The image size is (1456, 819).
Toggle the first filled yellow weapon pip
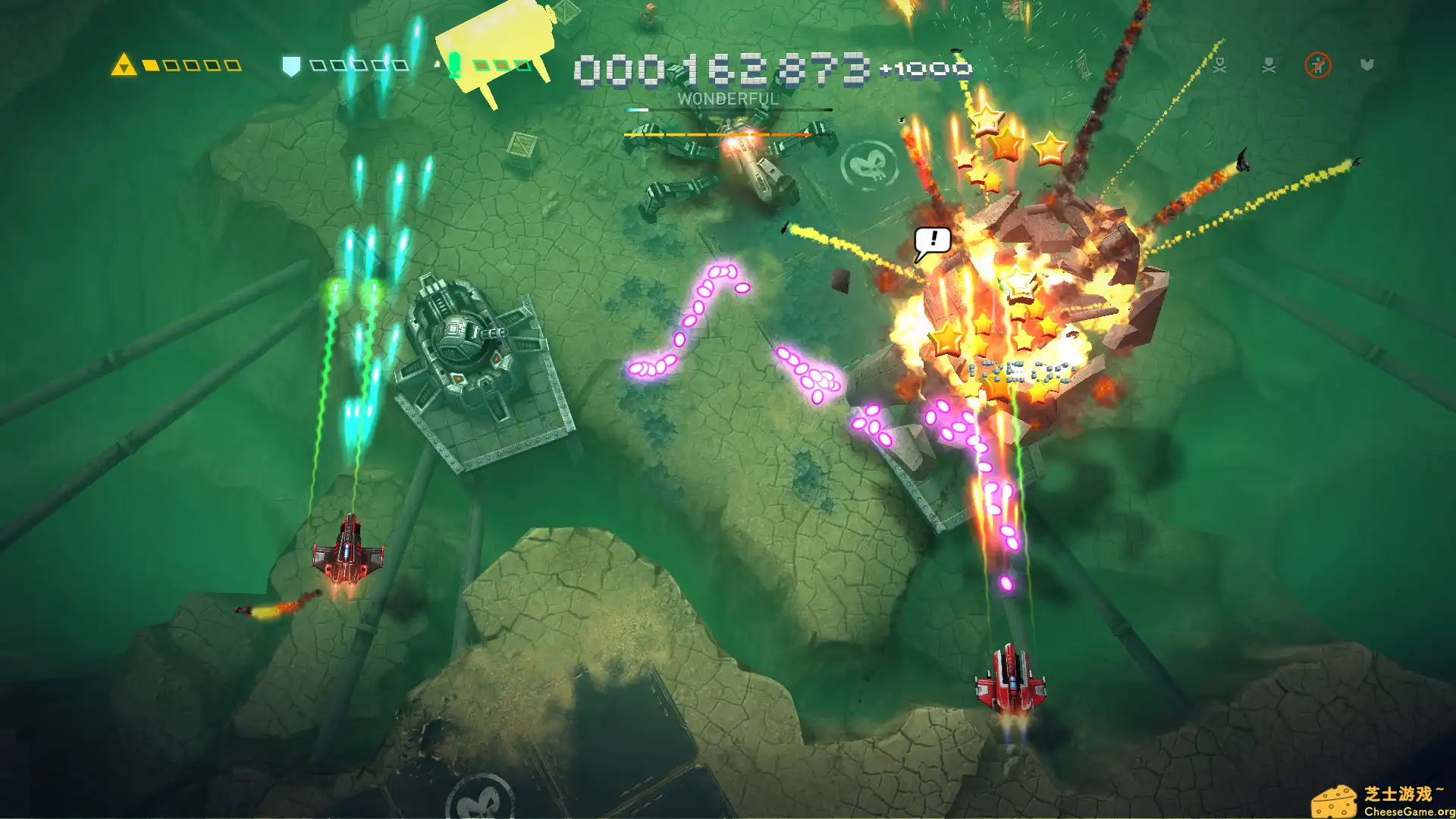150,65
